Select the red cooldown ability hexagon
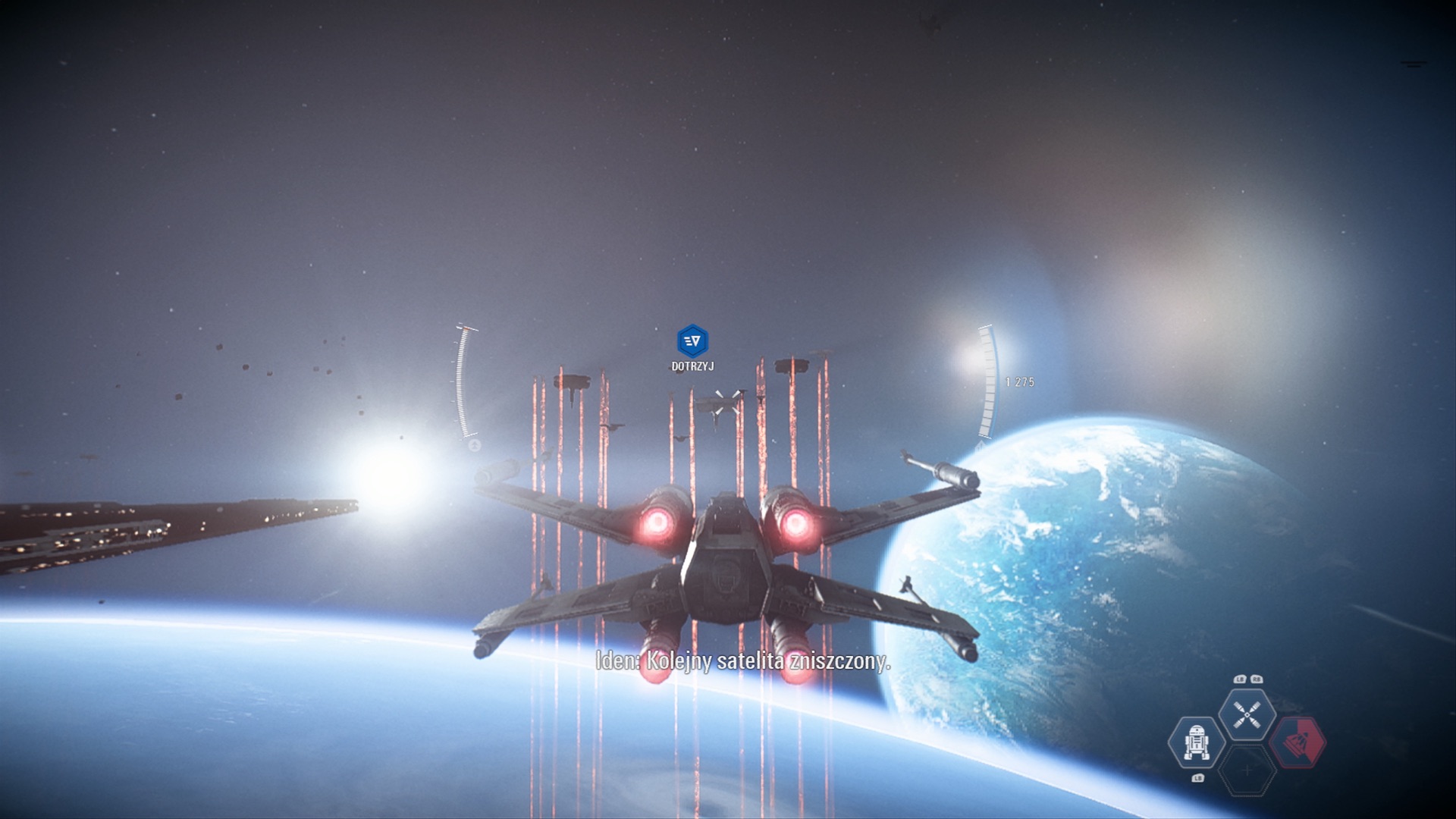1456x819 pixels. [x=1298, y=742]
